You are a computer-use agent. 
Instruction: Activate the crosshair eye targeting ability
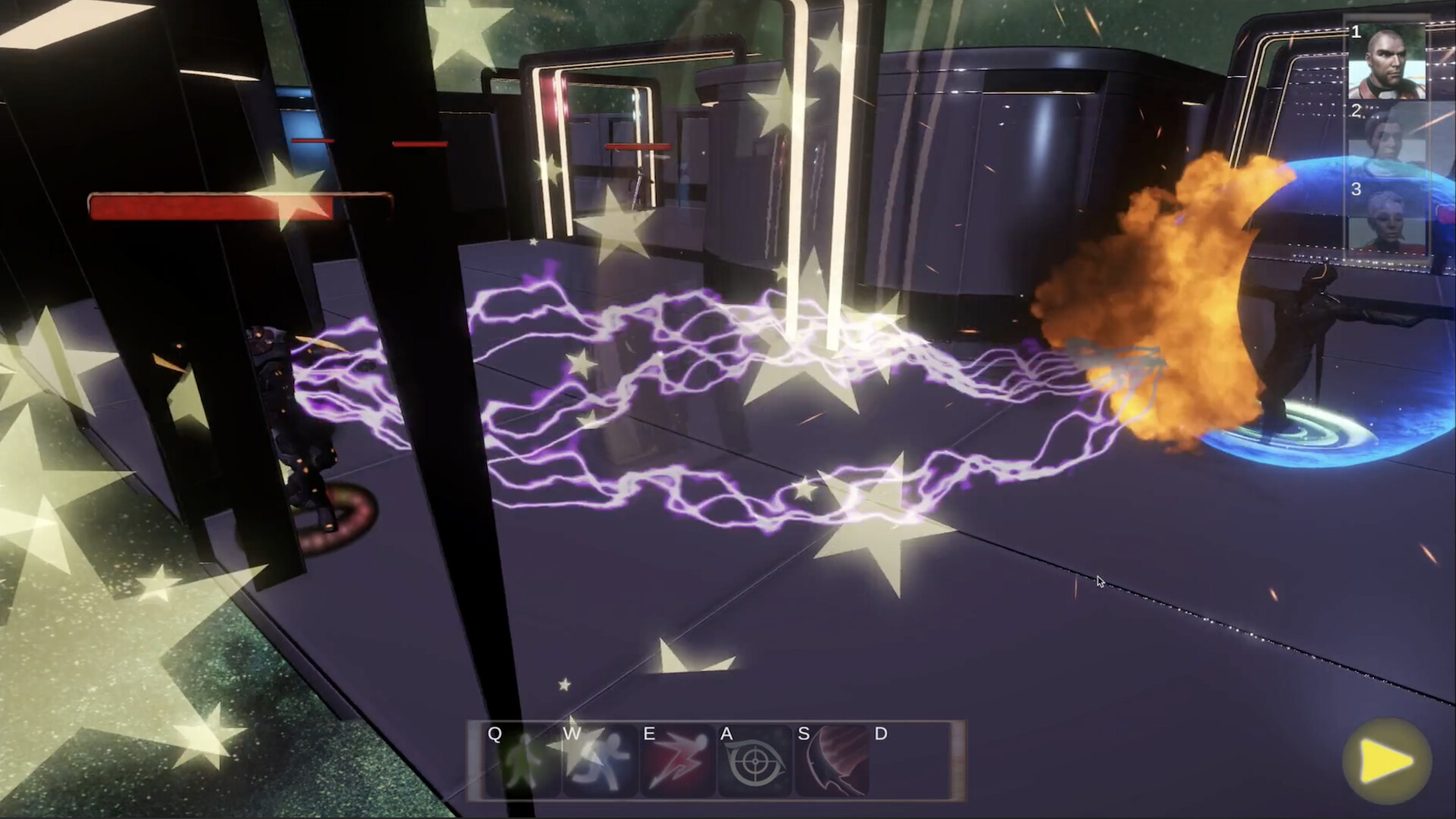tap(755, 761)
